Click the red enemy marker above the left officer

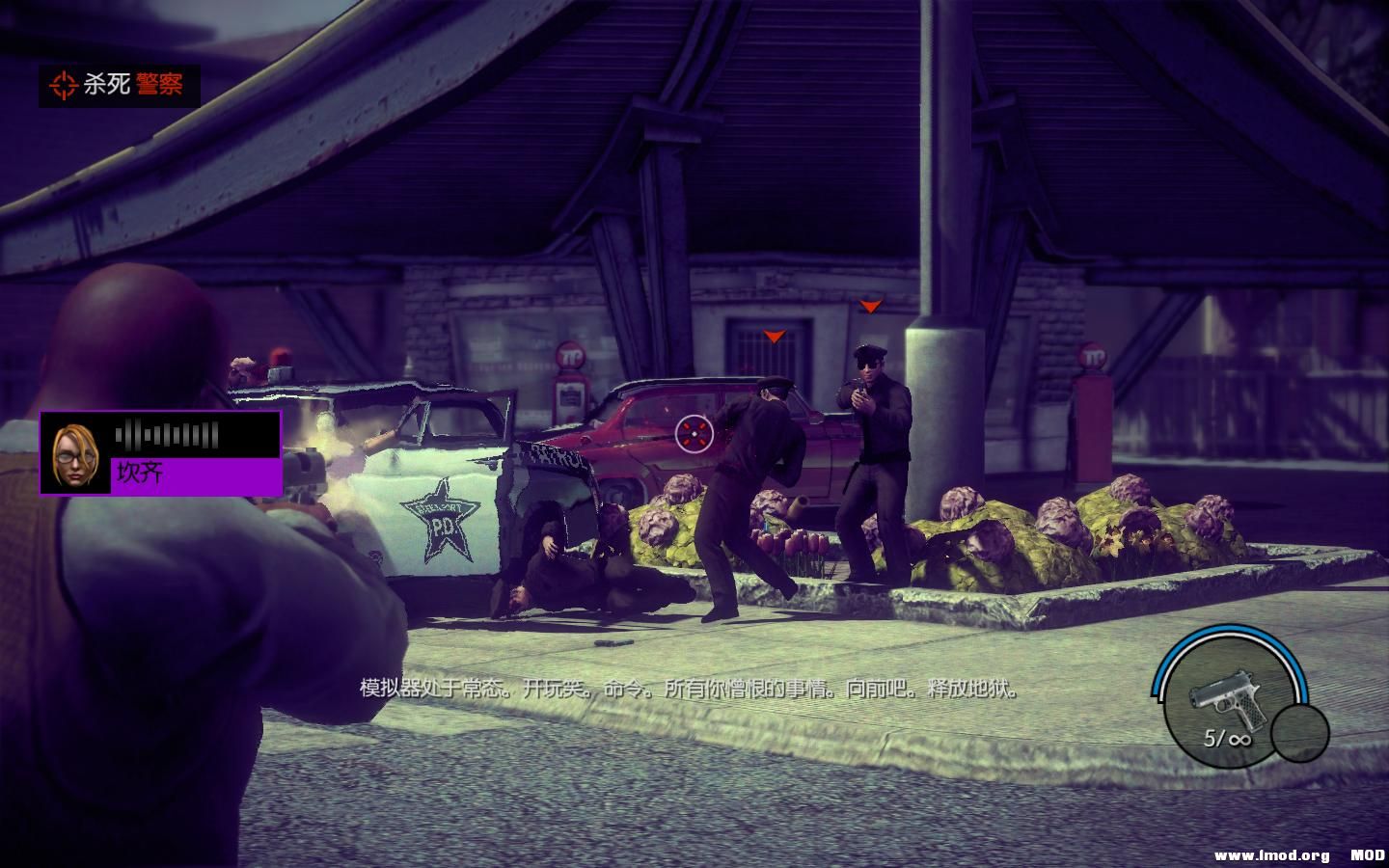pos(773,338)
